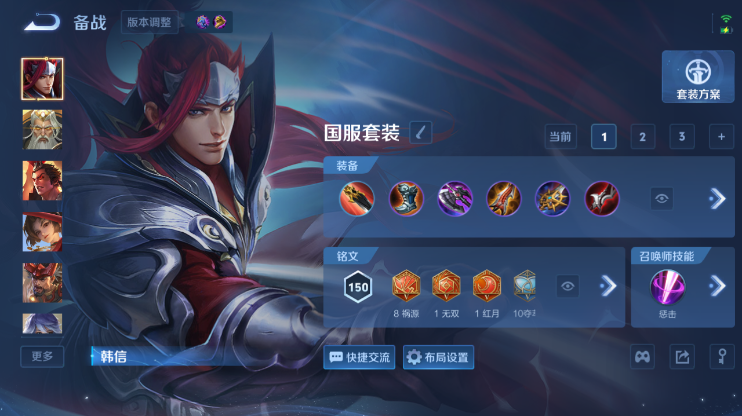Expand the 铭文 inscription panel arrow
Viewport: 742px width, 416px height.
tap(607, 287)
